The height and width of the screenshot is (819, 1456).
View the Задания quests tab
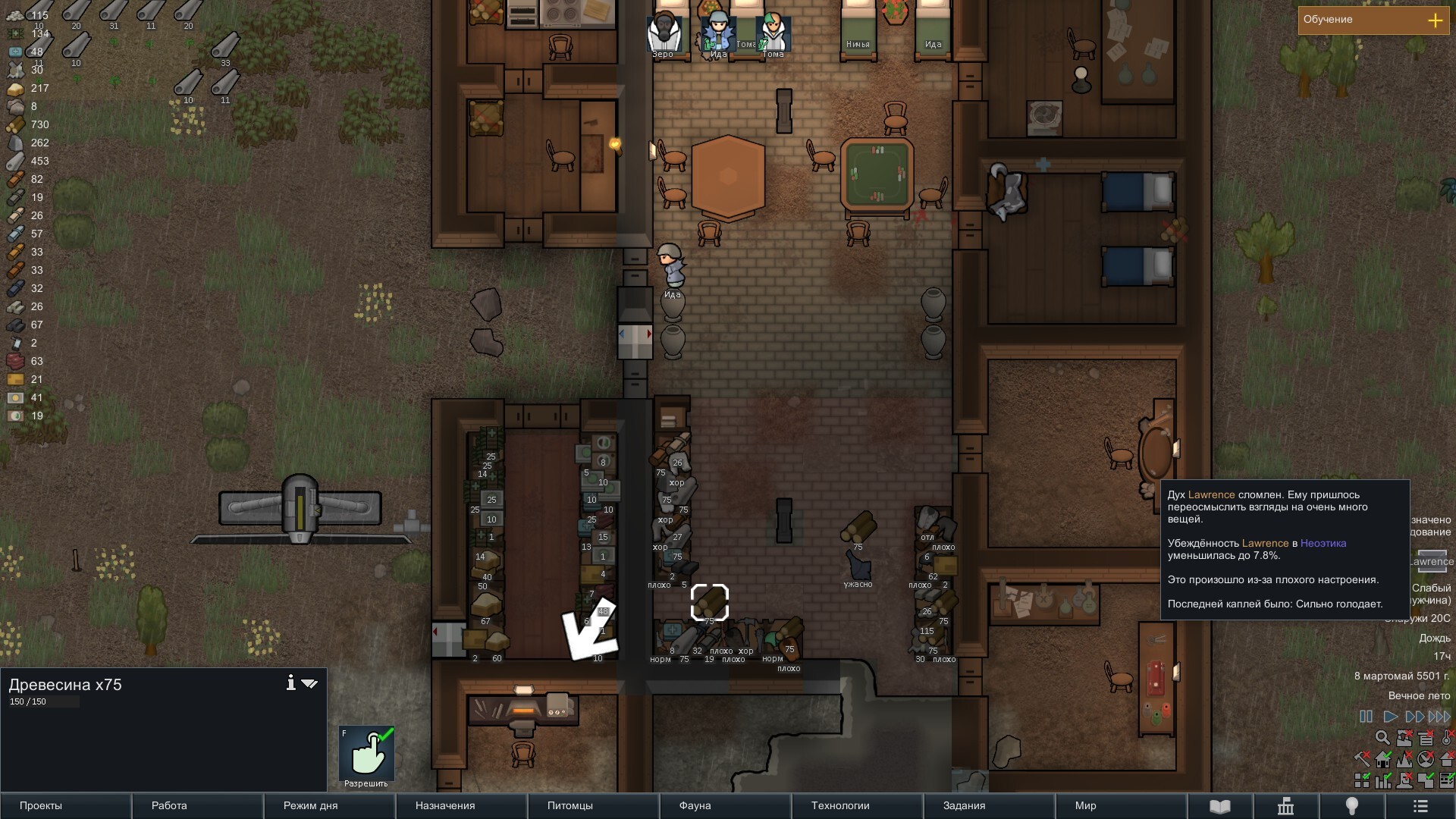[989, 805]
